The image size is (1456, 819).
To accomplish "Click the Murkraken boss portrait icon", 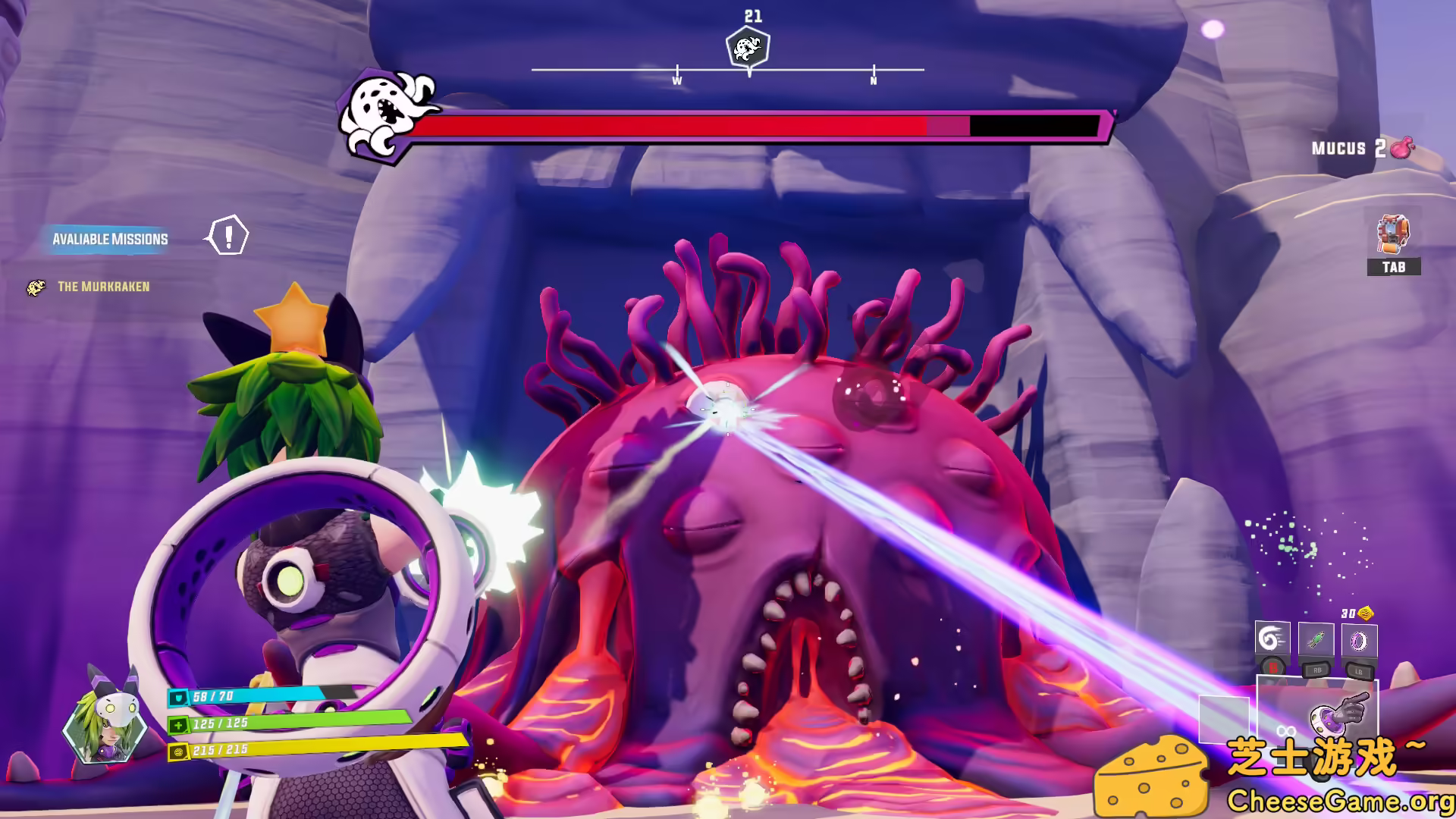I will click(x=386, y=118).
